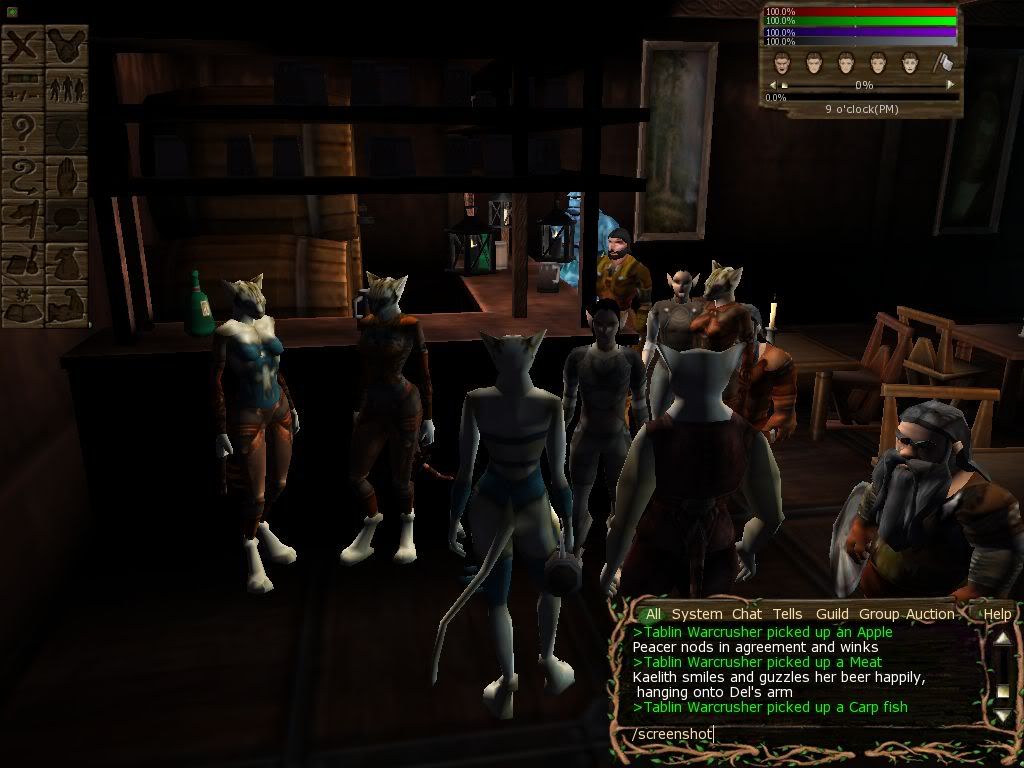Screen dimensions: 1024x768
Task: Select the Auction chat tab
Action: (x=930, y=614)
